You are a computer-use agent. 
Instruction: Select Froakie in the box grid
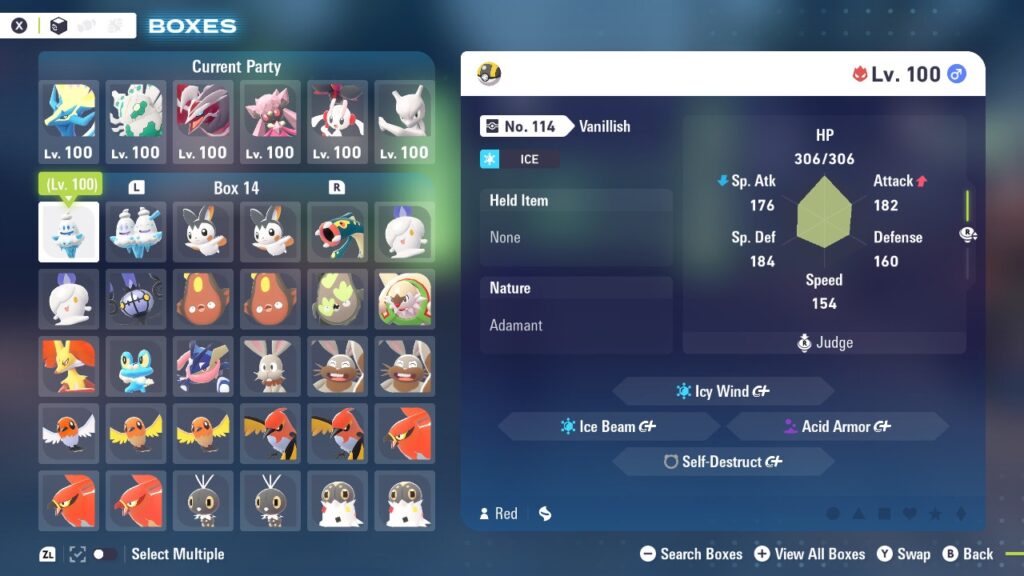click(x=136, y=365)
